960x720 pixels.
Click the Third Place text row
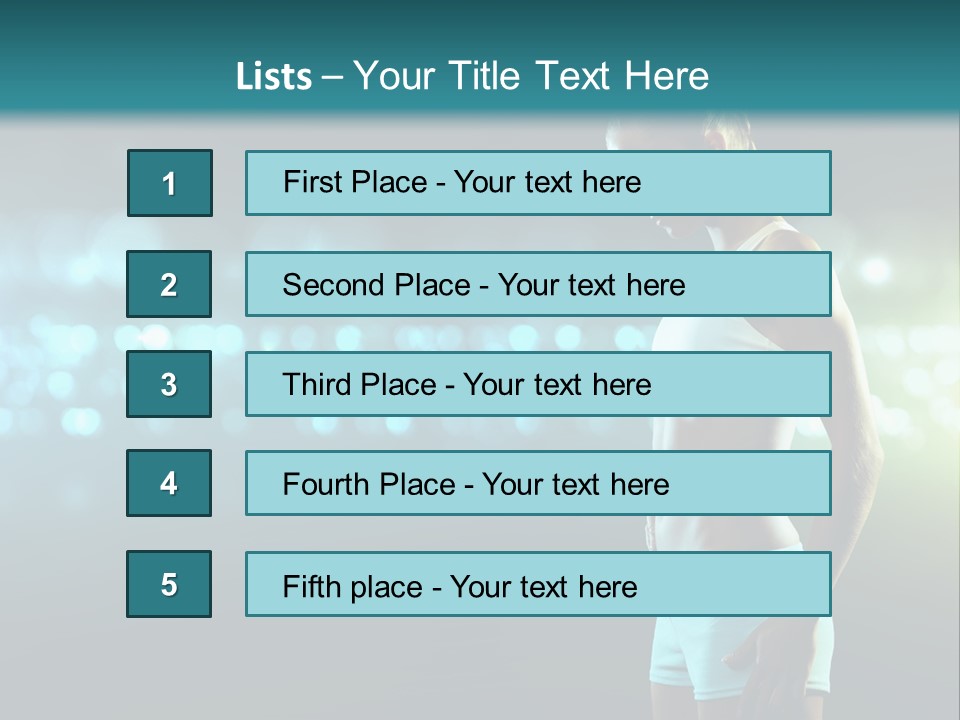tap(538, 384)
